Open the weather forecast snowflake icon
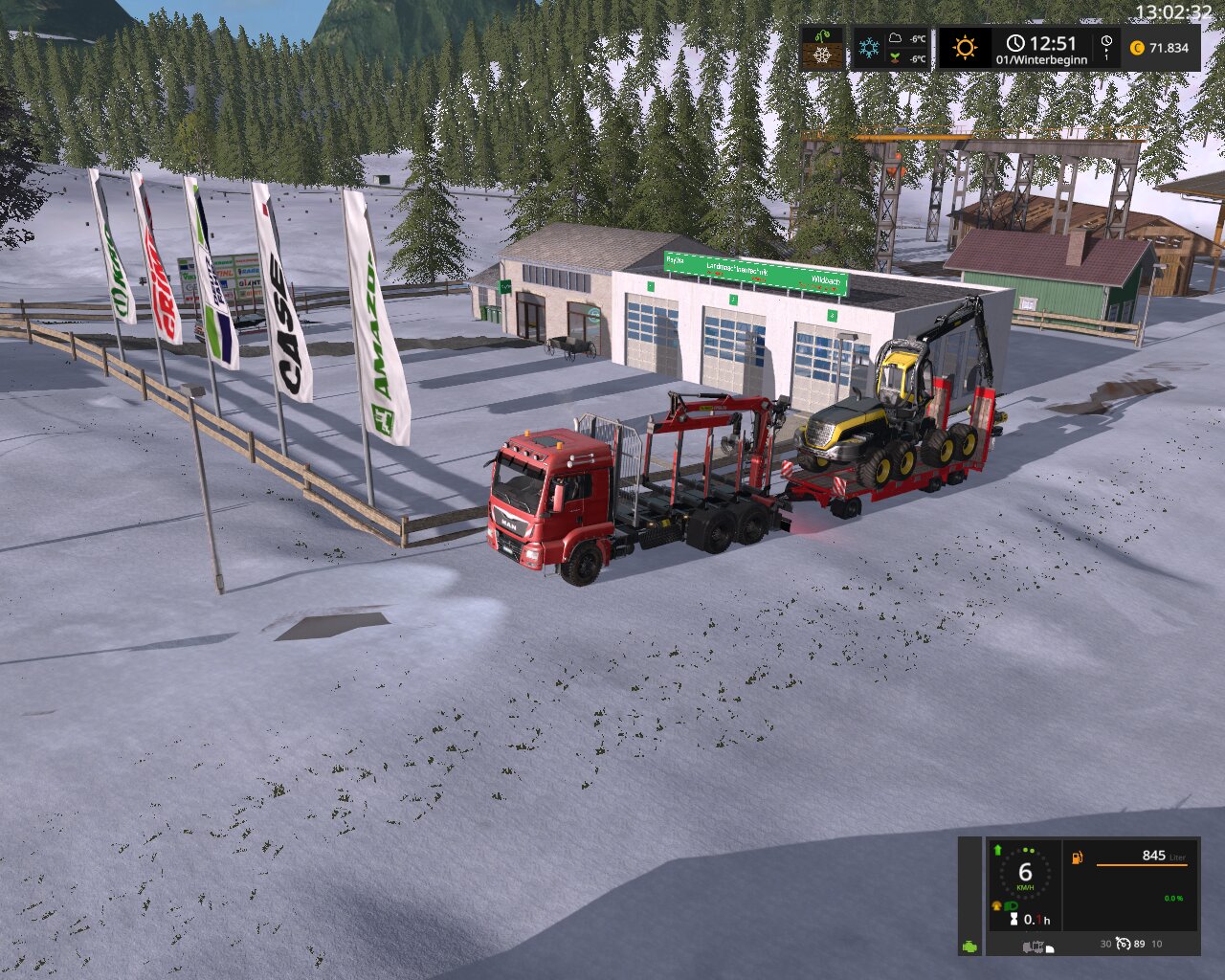This screenshot has width=1225, height=980. coord(869,48)
